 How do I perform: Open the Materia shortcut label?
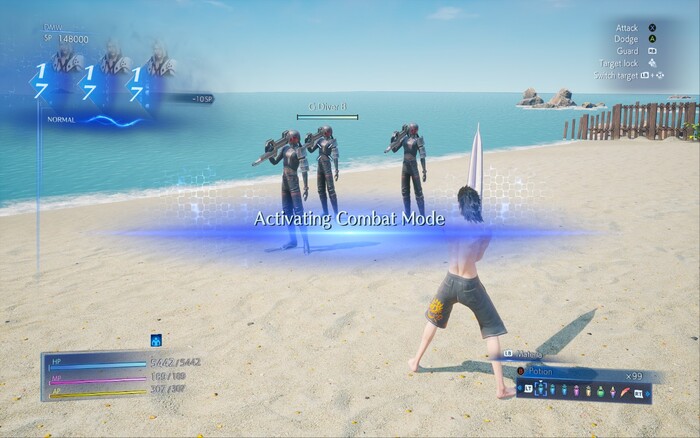[526, 354]
